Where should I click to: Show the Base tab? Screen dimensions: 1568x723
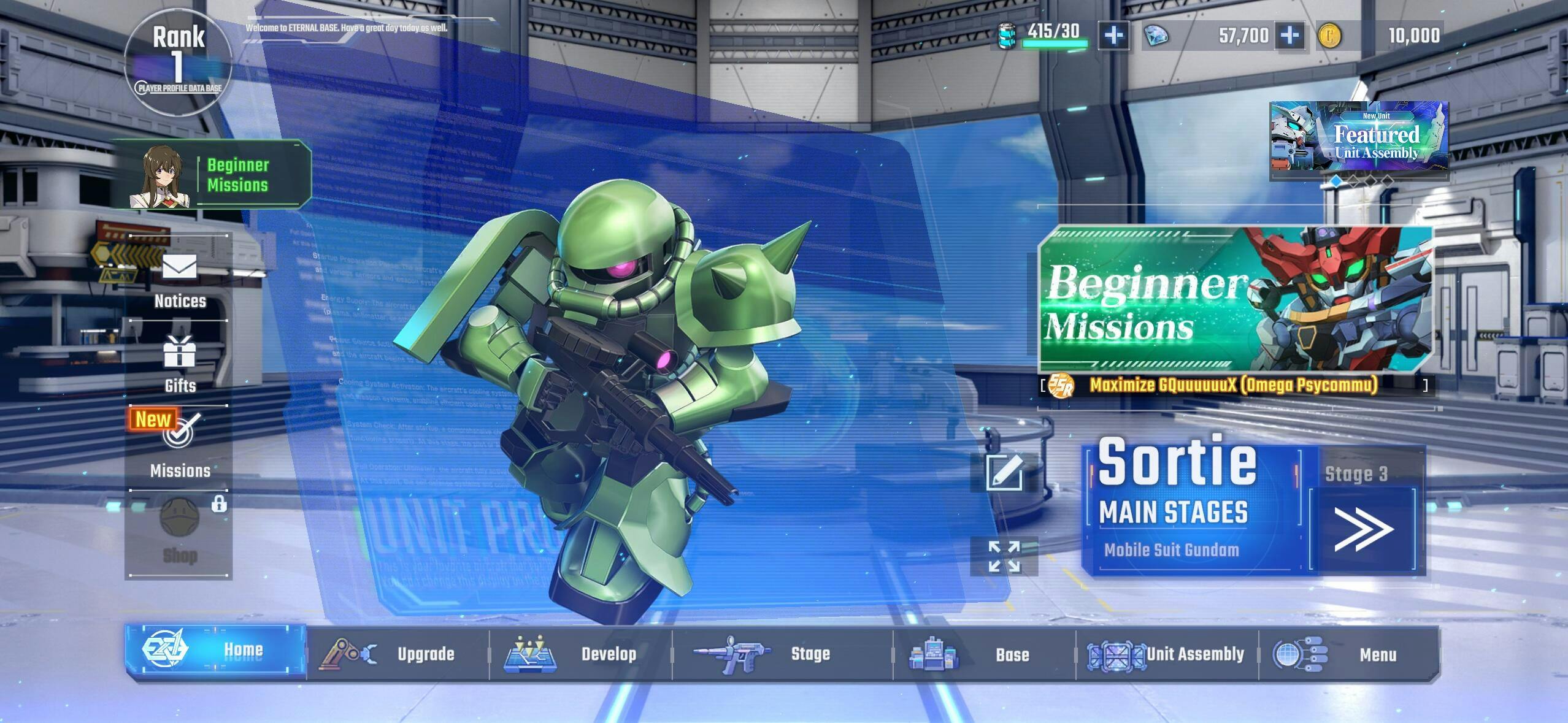[x=984, y=654]
